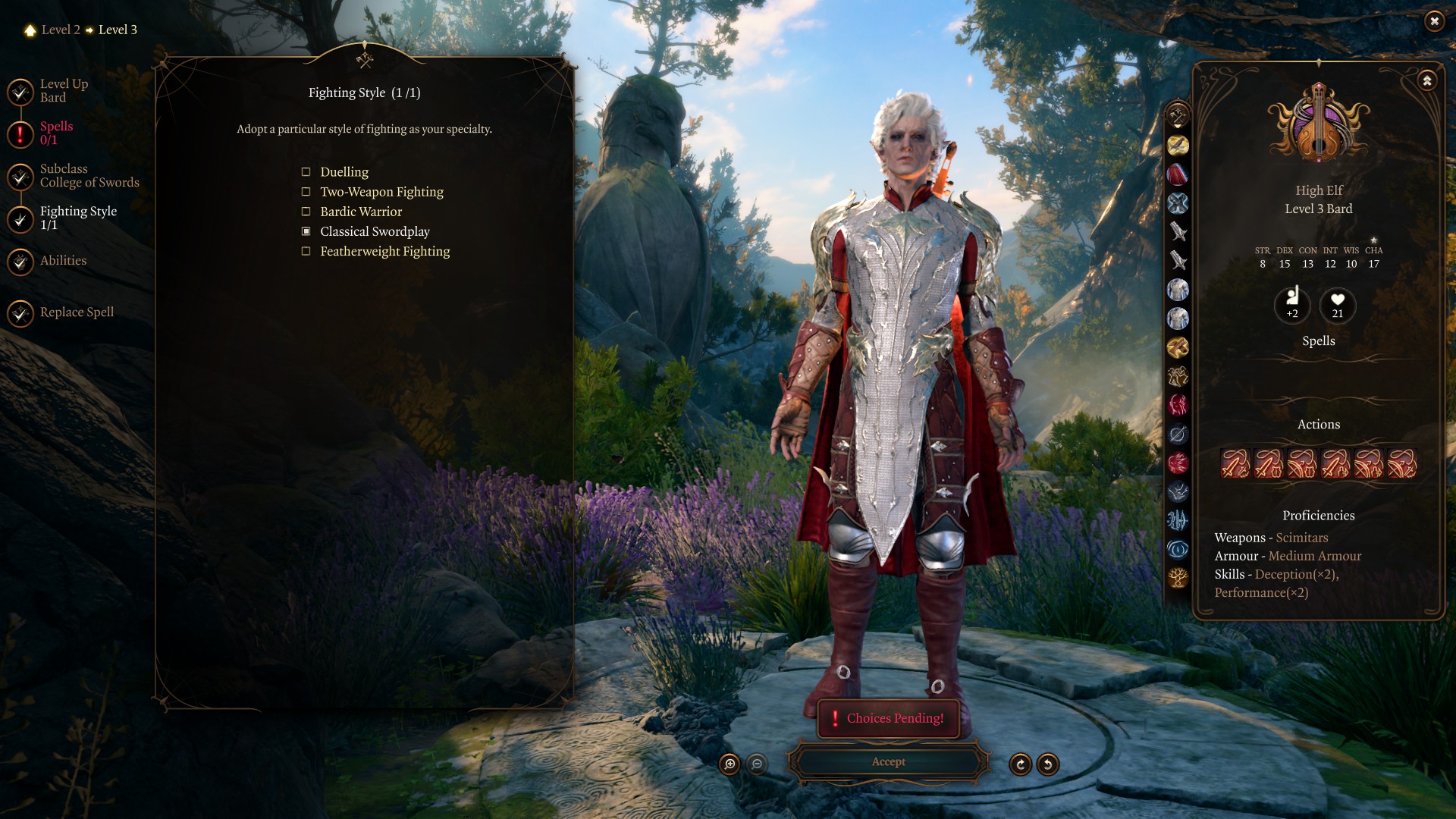Open the Spells level-up step
The image size is (1456, 819).
(55, 133)
